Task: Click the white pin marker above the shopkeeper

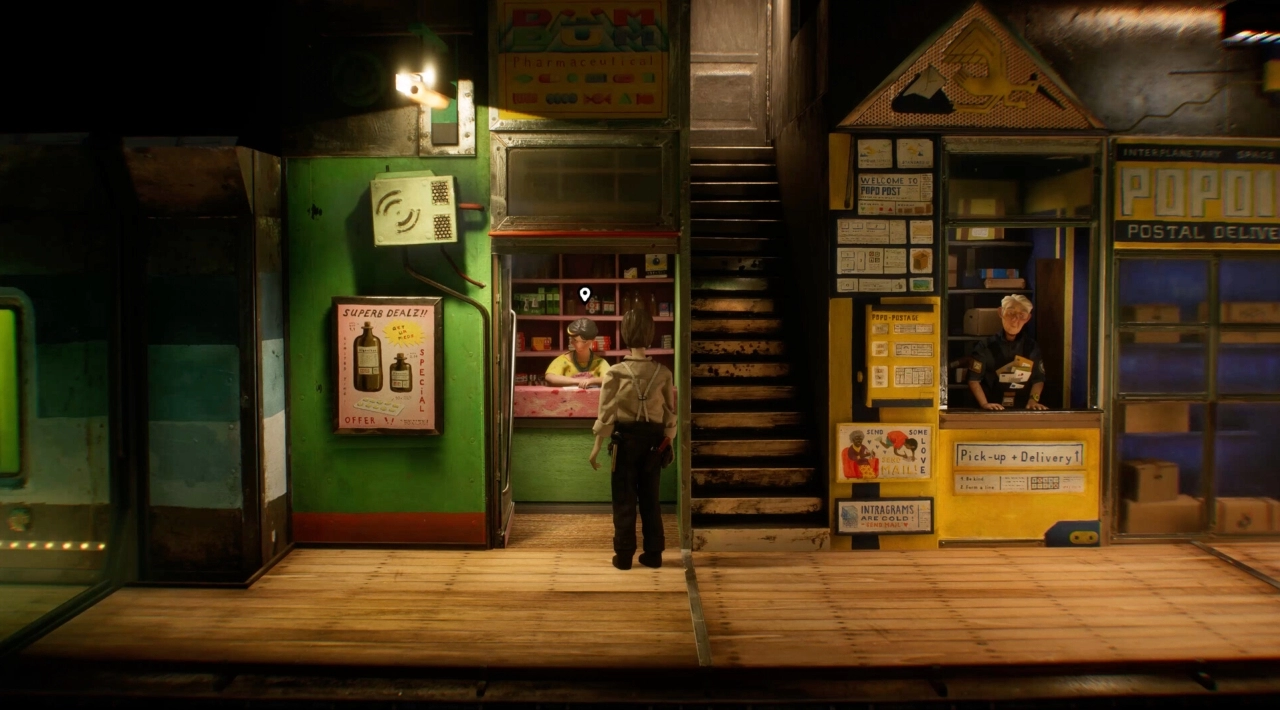Action: [585, 294]
